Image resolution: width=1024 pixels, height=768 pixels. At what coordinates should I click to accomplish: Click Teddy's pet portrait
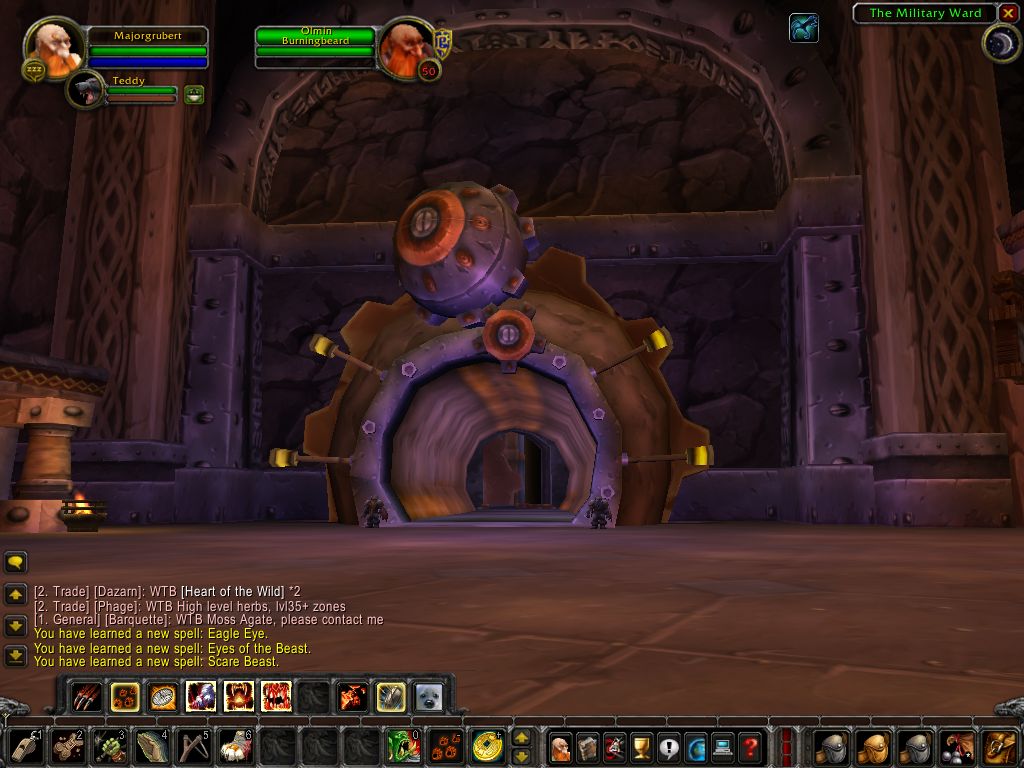pos(87,91)
